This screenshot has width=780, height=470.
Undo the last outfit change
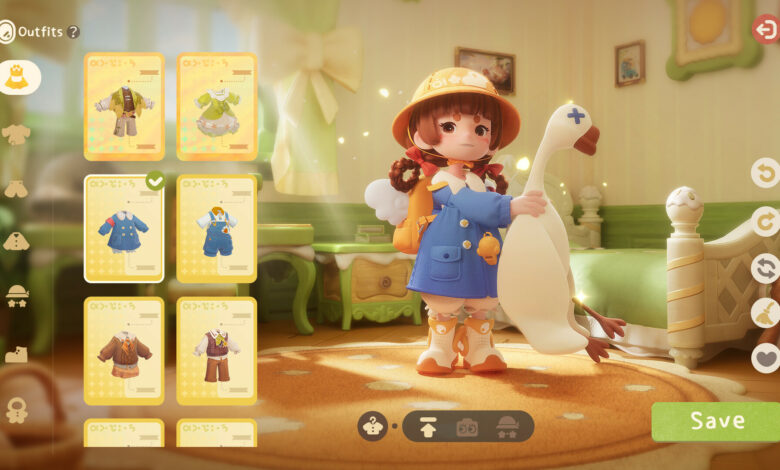pyautogui.click(x=765, y=173)
